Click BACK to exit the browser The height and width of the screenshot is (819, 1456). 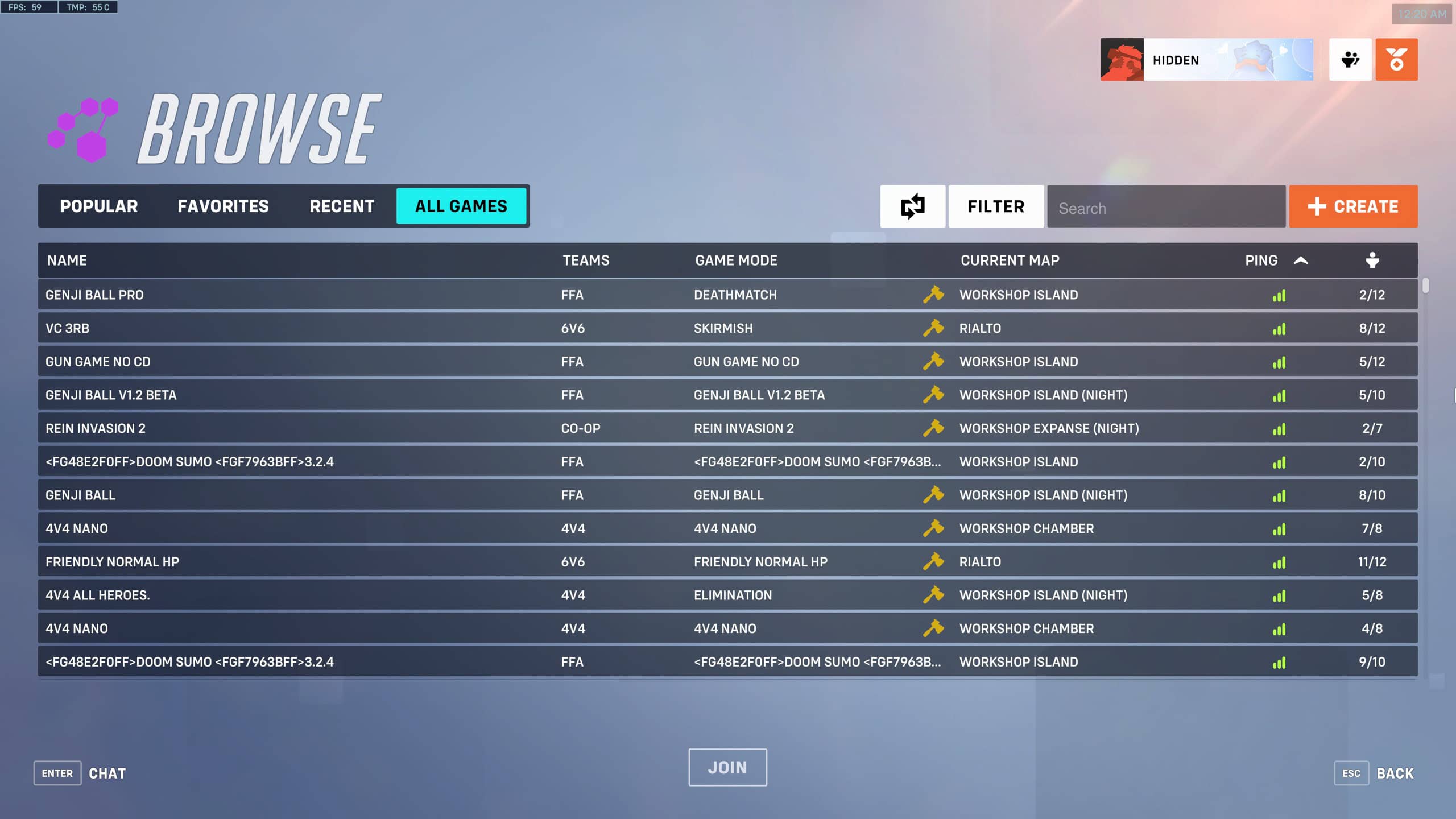1395,773
